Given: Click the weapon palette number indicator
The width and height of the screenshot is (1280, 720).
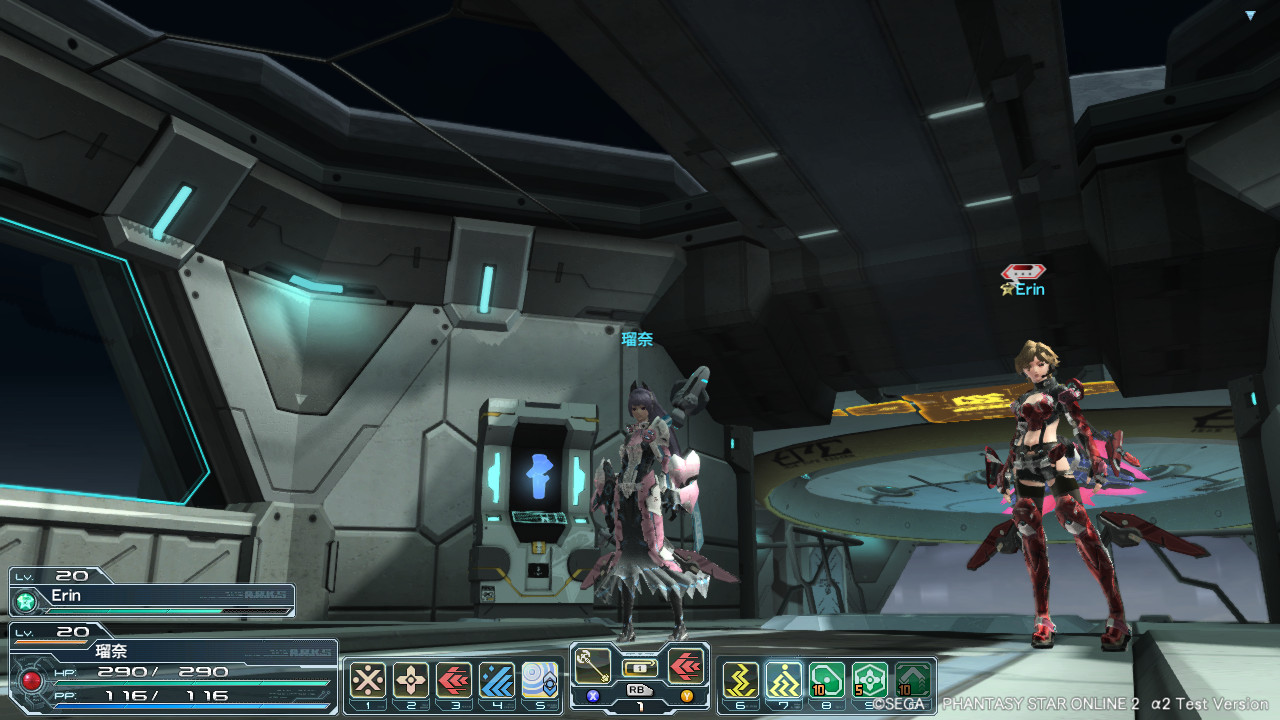Looking at the screenshot, I should pyautogui.click(x=640, y=706).
